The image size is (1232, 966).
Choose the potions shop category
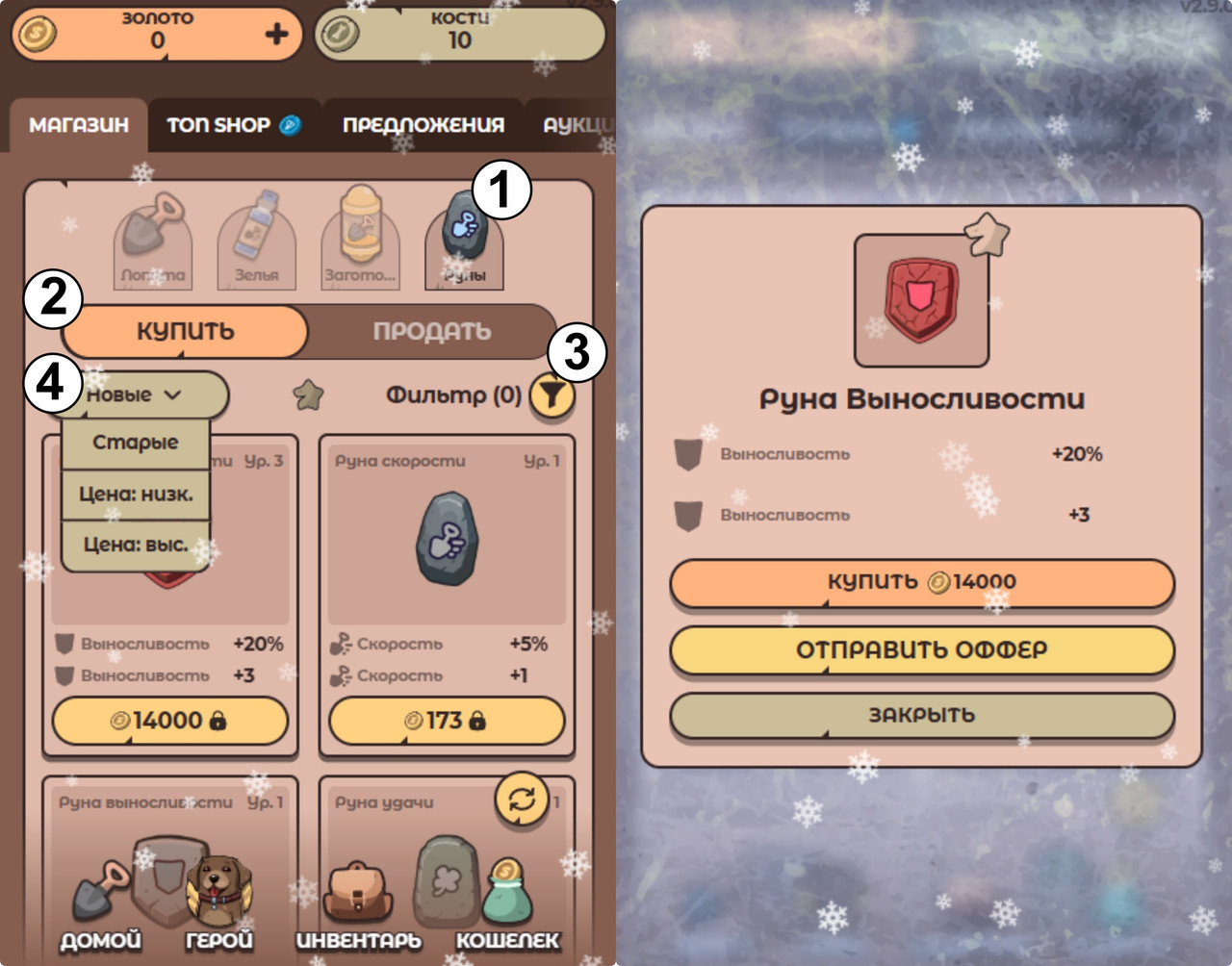(257, 241)
